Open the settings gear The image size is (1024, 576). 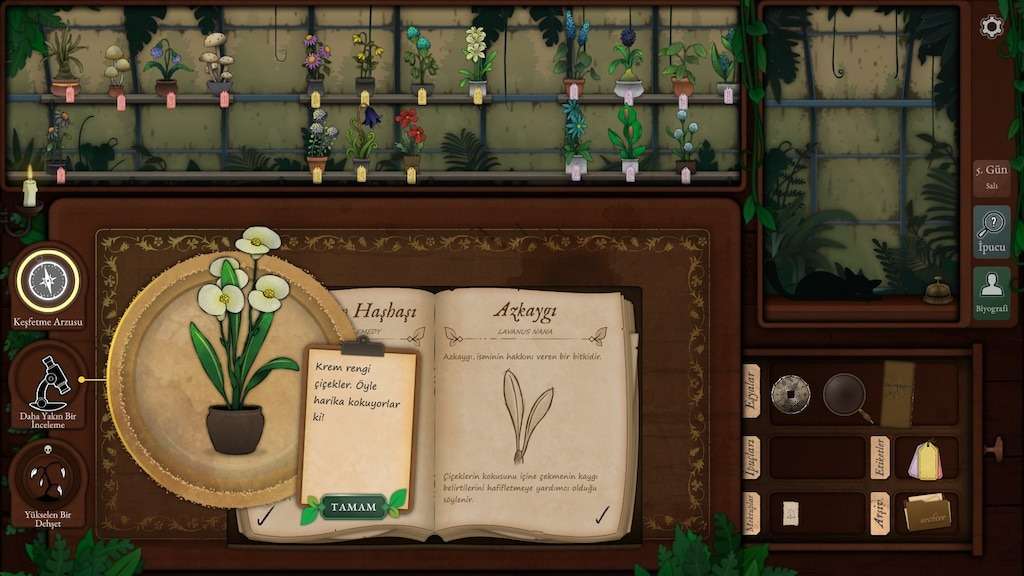pos(991,26)
